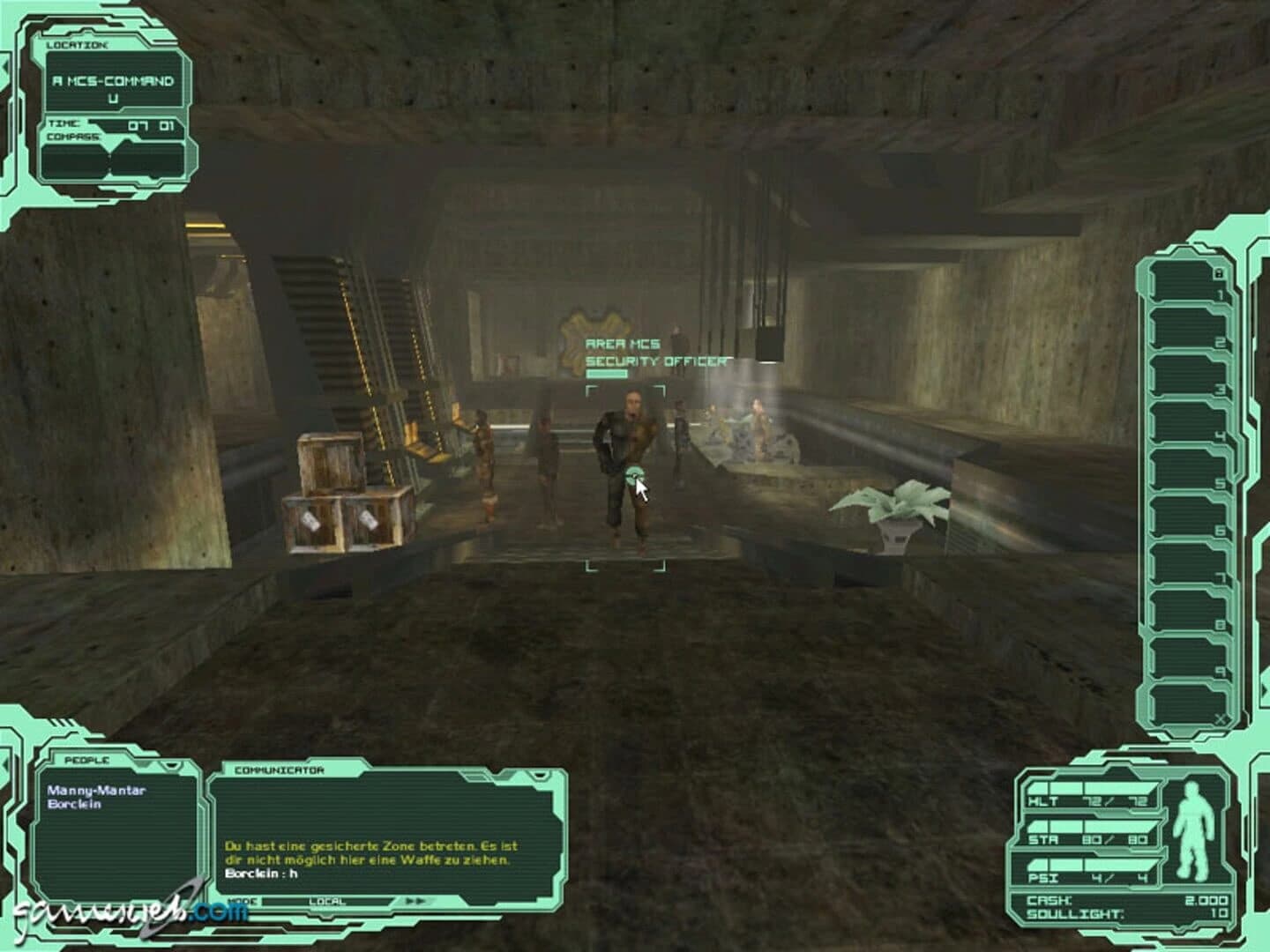Click the STA stamina bar at 80/80
Screen dimensions: 1270x952
point(1043,839)
